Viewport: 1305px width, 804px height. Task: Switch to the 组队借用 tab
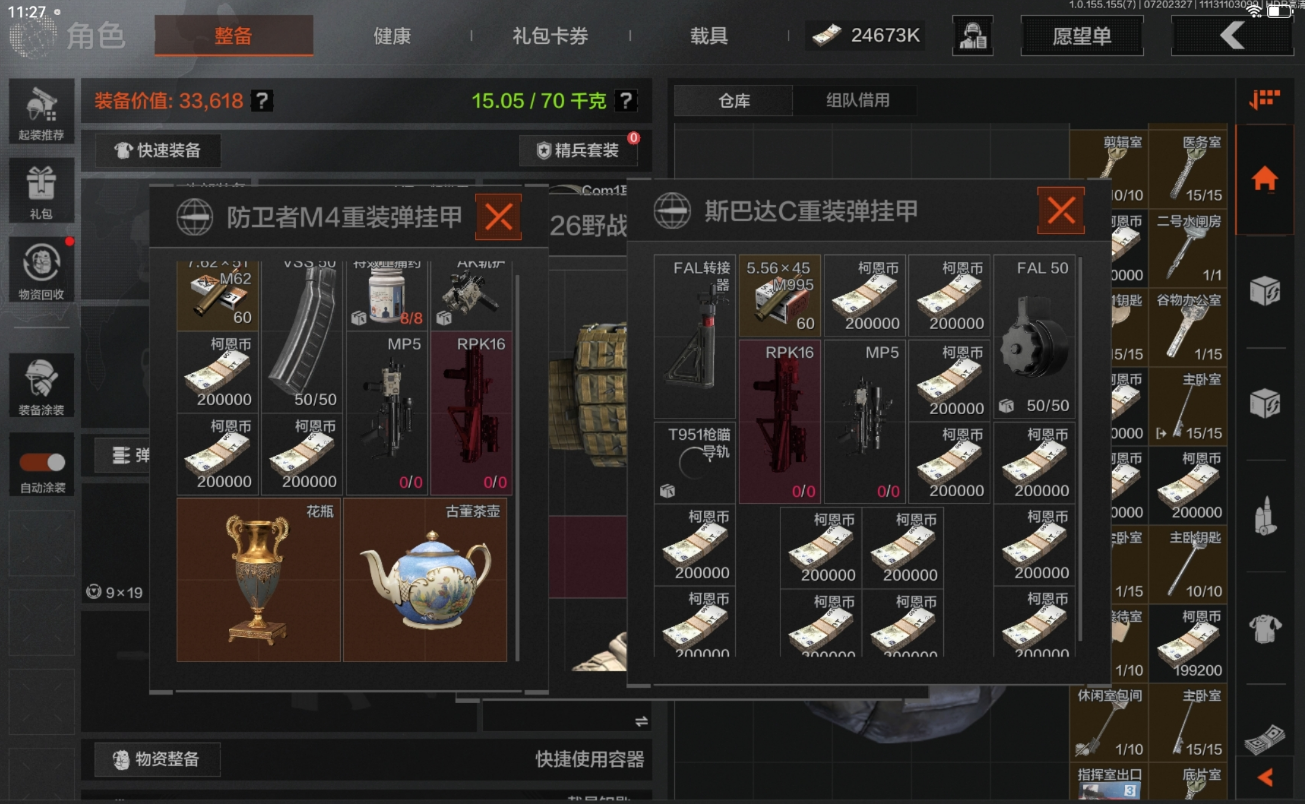(855, 100)
